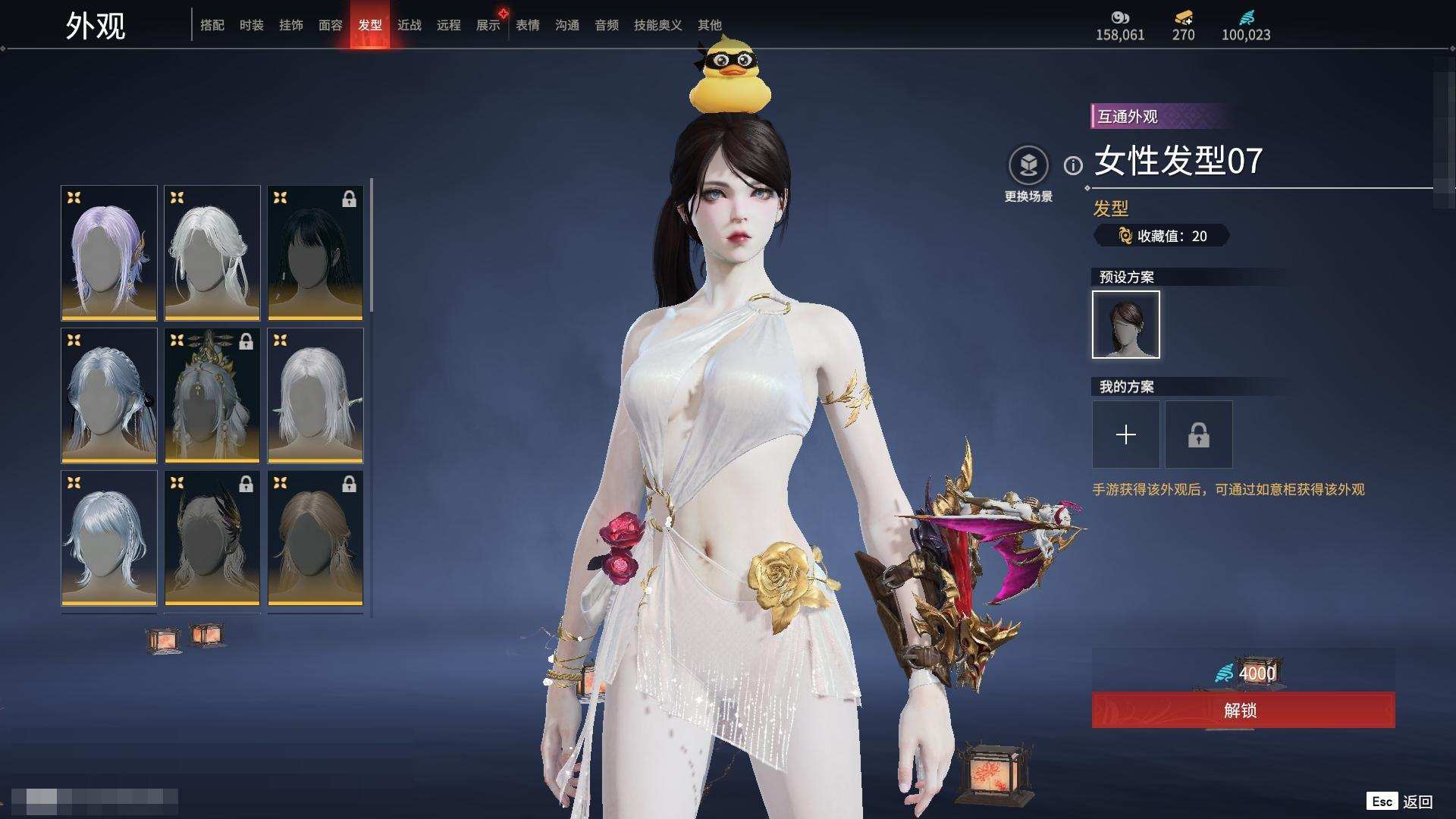Click the 解锁 unlock button

click(1242, 710)
